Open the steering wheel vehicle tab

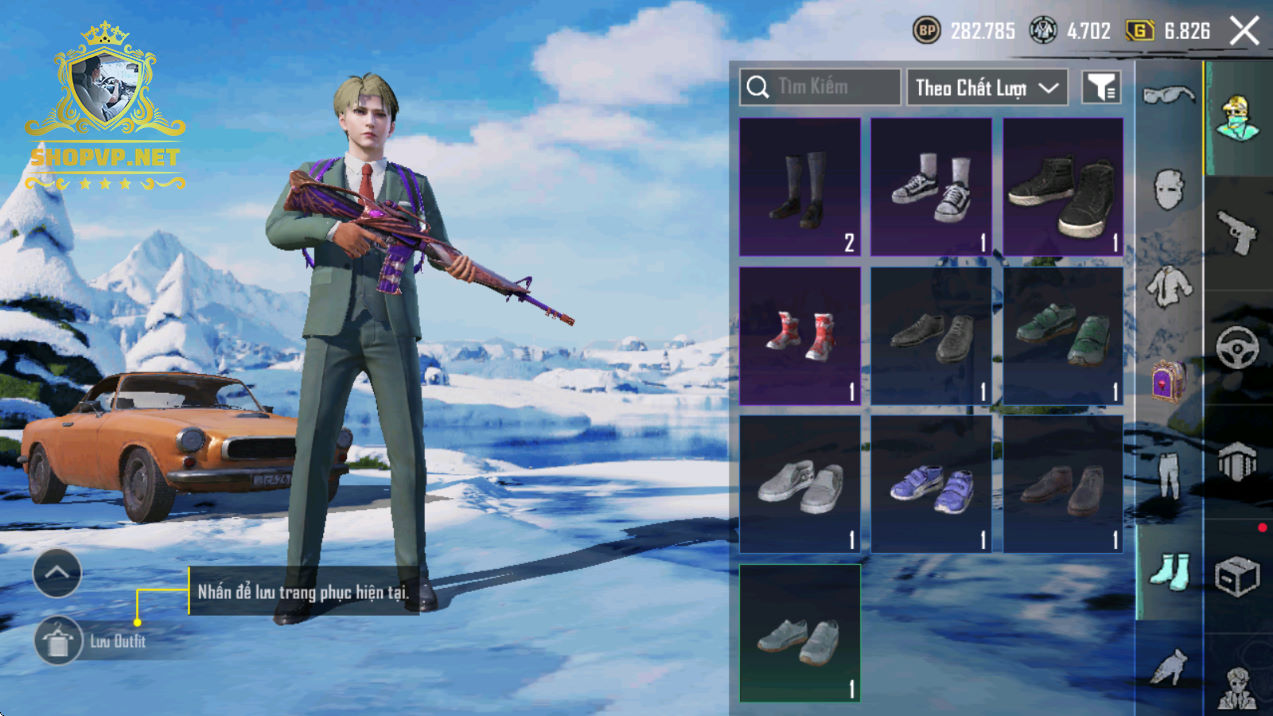point(1237,347)
